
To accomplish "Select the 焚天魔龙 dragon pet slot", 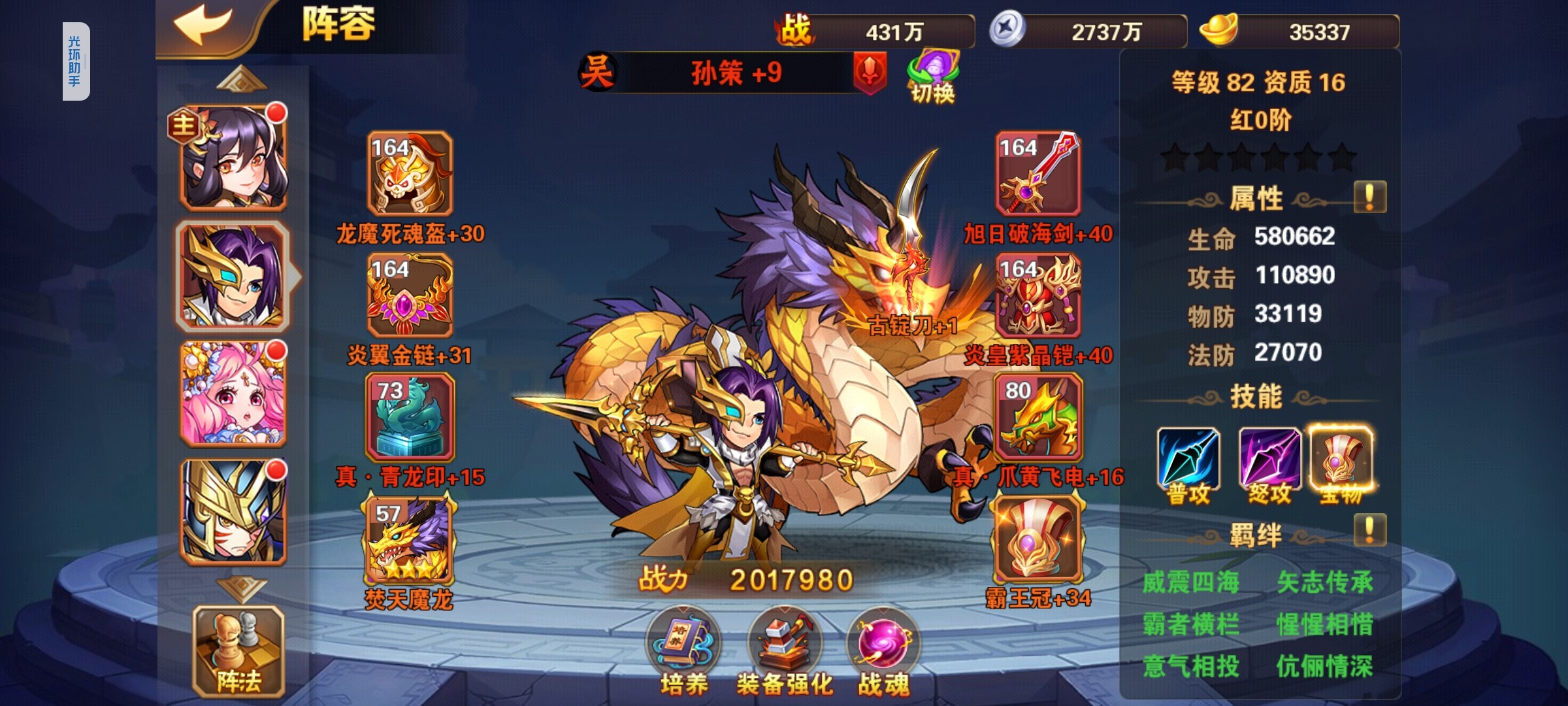I will (410, 540).
